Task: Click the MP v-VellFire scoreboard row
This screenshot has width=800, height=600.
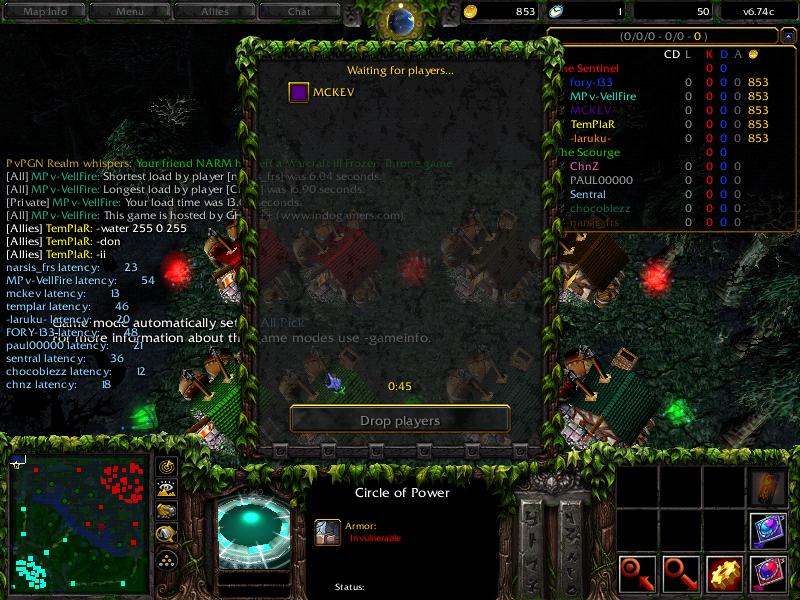Action: tap(603, 96)
